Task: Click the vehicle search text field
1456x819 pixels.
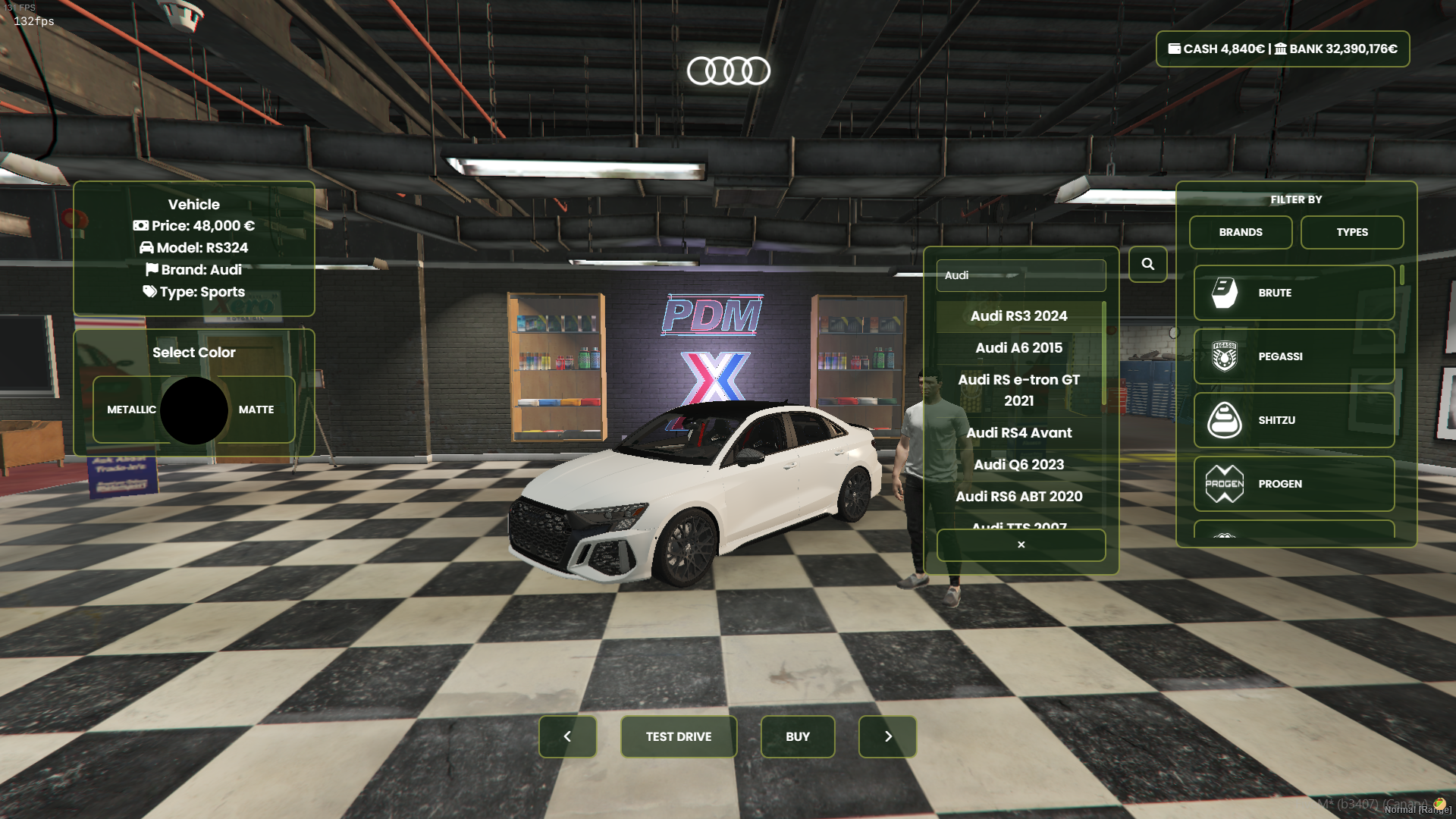Action: coord(1021,275)
